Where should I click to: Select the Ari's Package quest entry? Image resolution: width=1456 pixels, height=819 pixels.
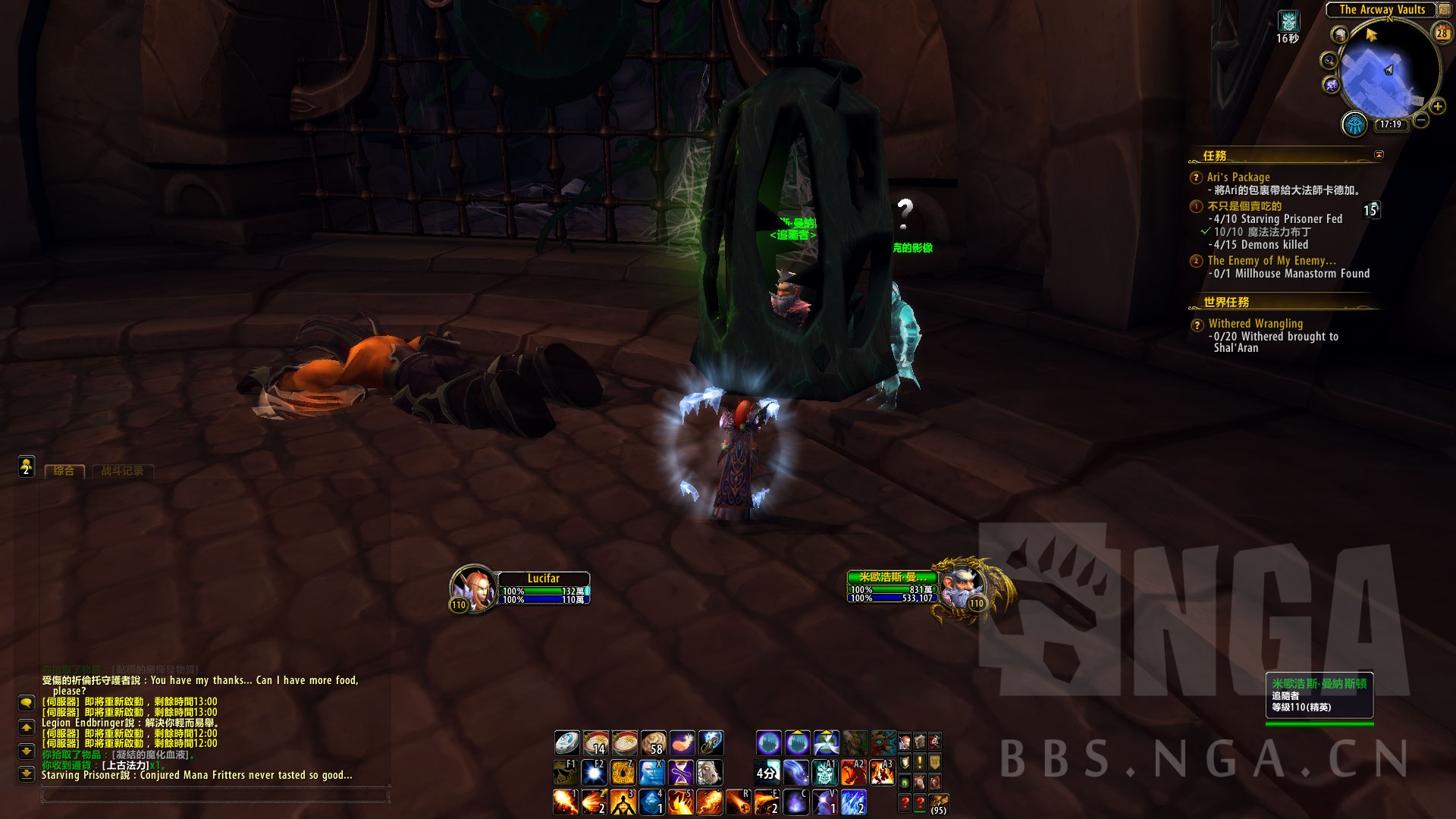click(x=1238, y=177)
